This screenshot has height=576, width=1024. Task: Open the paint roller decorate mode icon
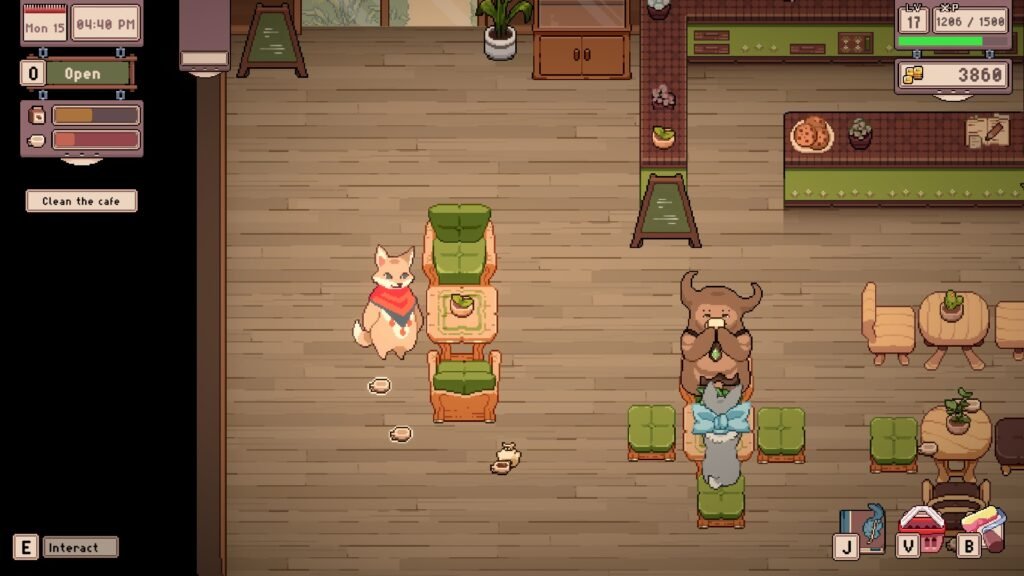click(986, 526)
